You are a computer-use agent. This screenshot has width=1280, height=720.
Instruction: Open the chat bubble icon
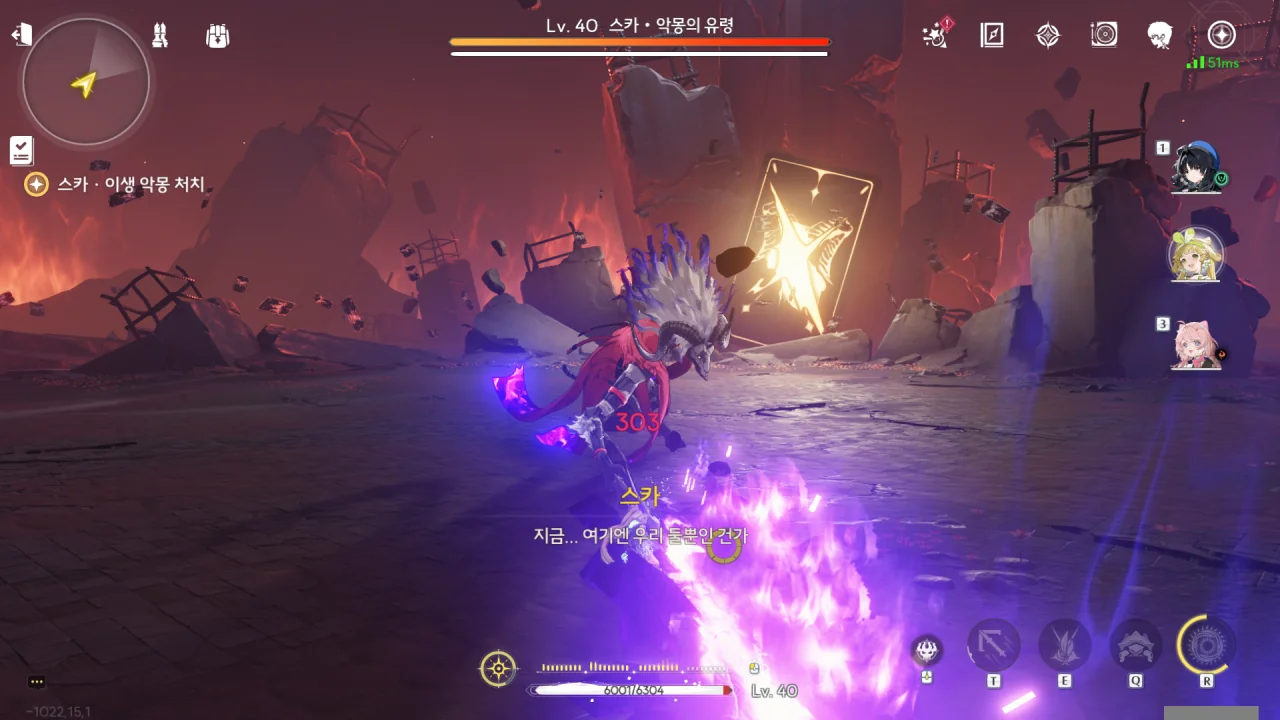point(37,682)
